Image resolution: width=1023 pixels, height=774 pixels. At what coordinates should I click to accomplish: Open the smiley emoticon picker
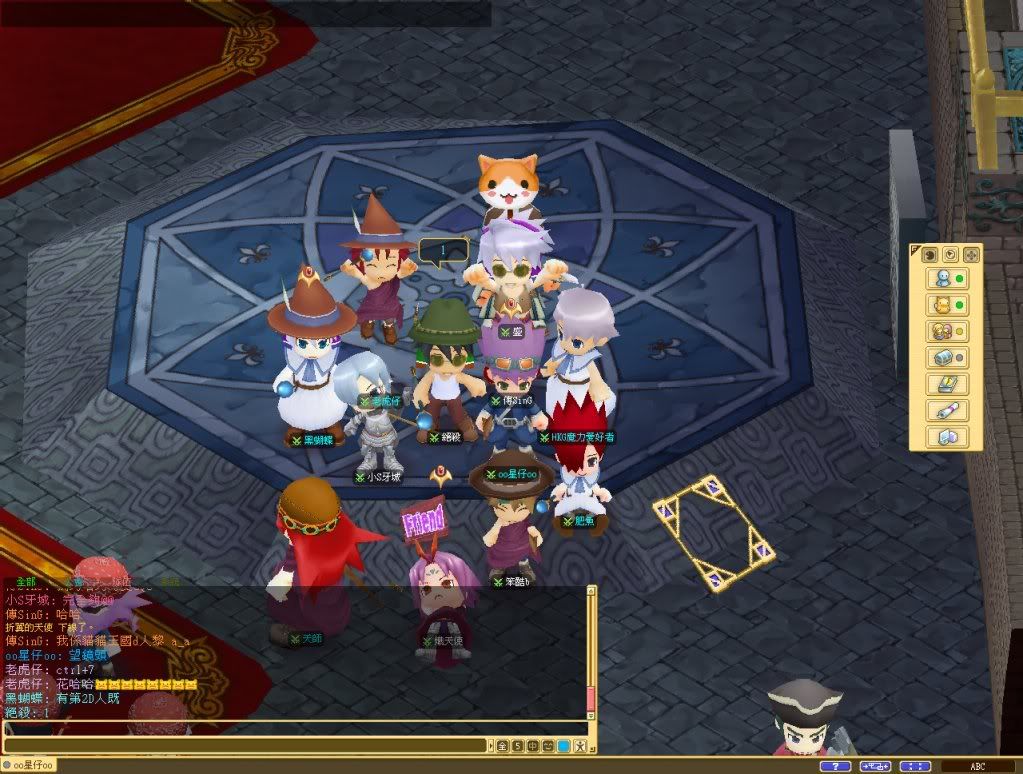click(548, 746)
